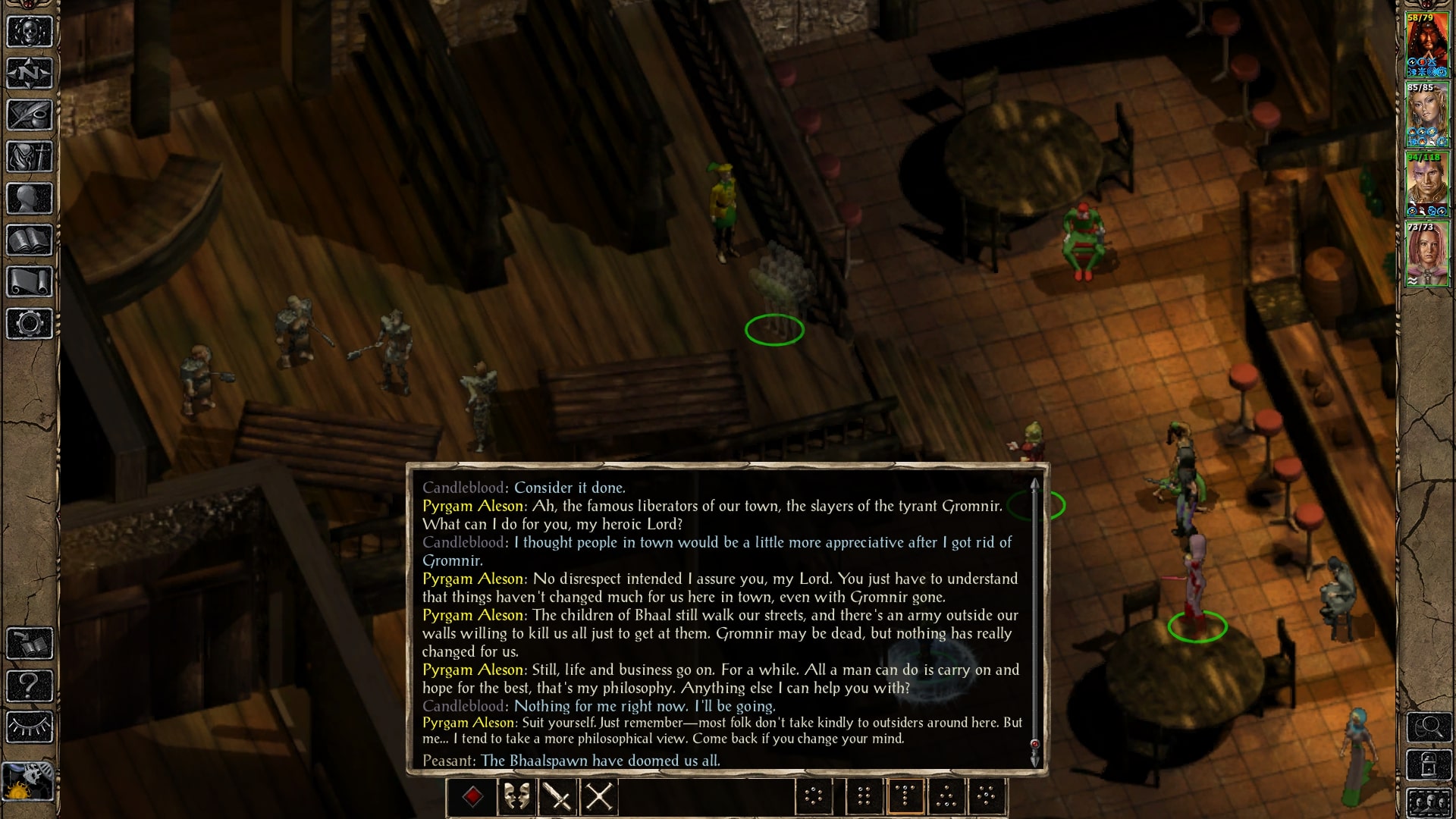Screen dimensions: 1456x819
Task: Open the journal quill and inkwell icon
Action: 30,115
